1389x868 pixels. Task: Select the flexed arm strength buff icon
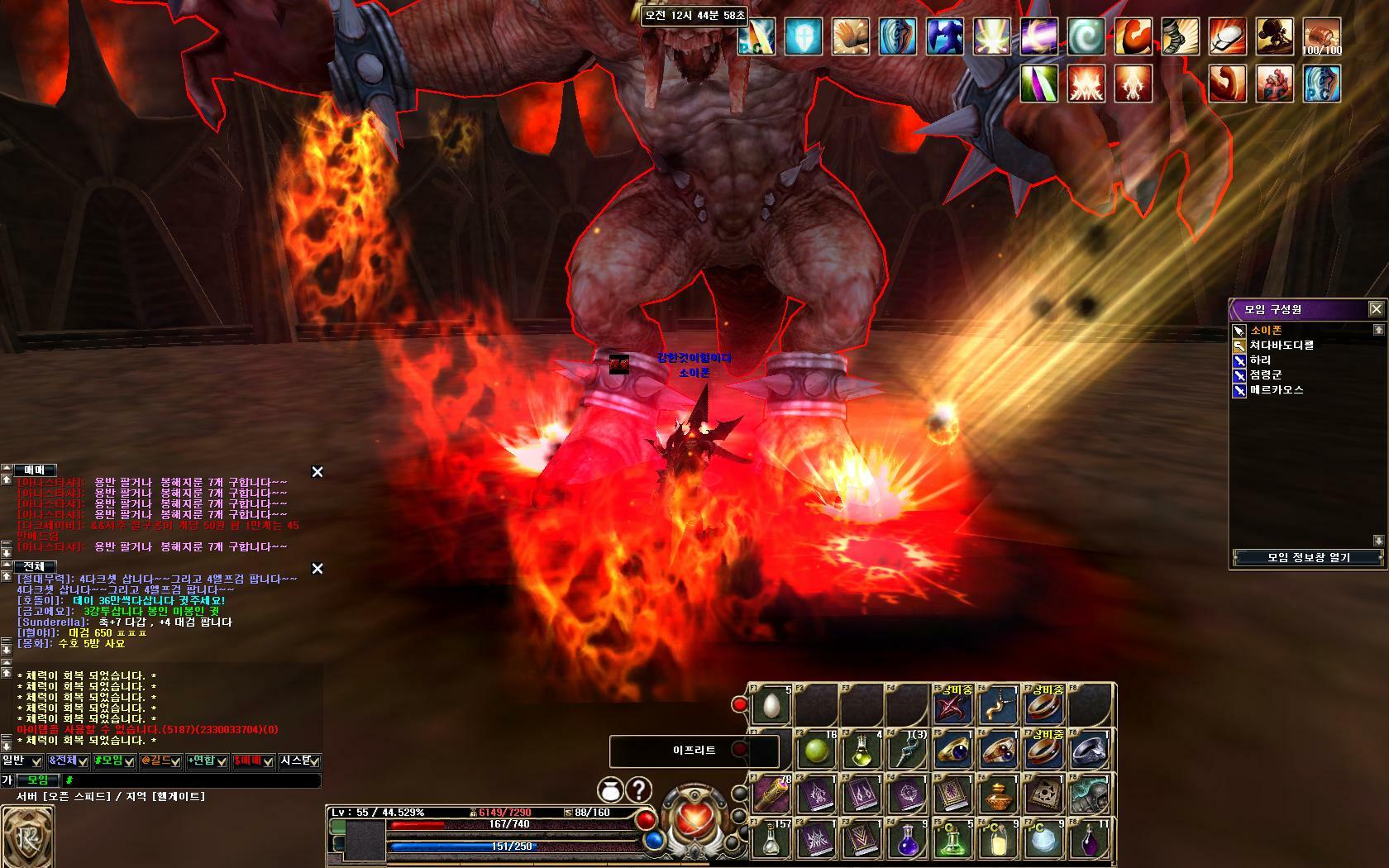pyautogui.click(x=1133, y=38)
